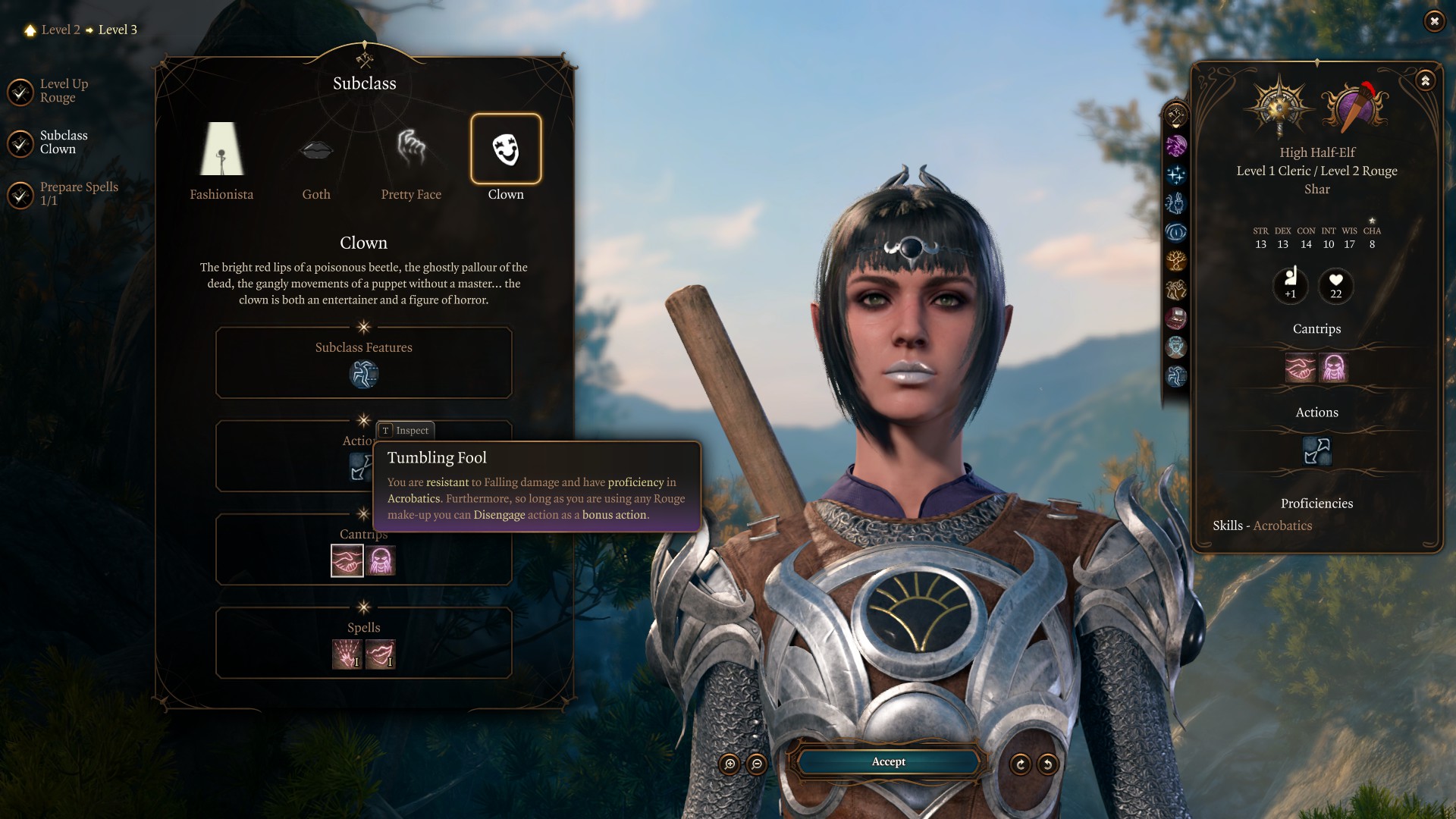Select the Clown subclass mask icon
1456x819 pixels.
[506, 149]
